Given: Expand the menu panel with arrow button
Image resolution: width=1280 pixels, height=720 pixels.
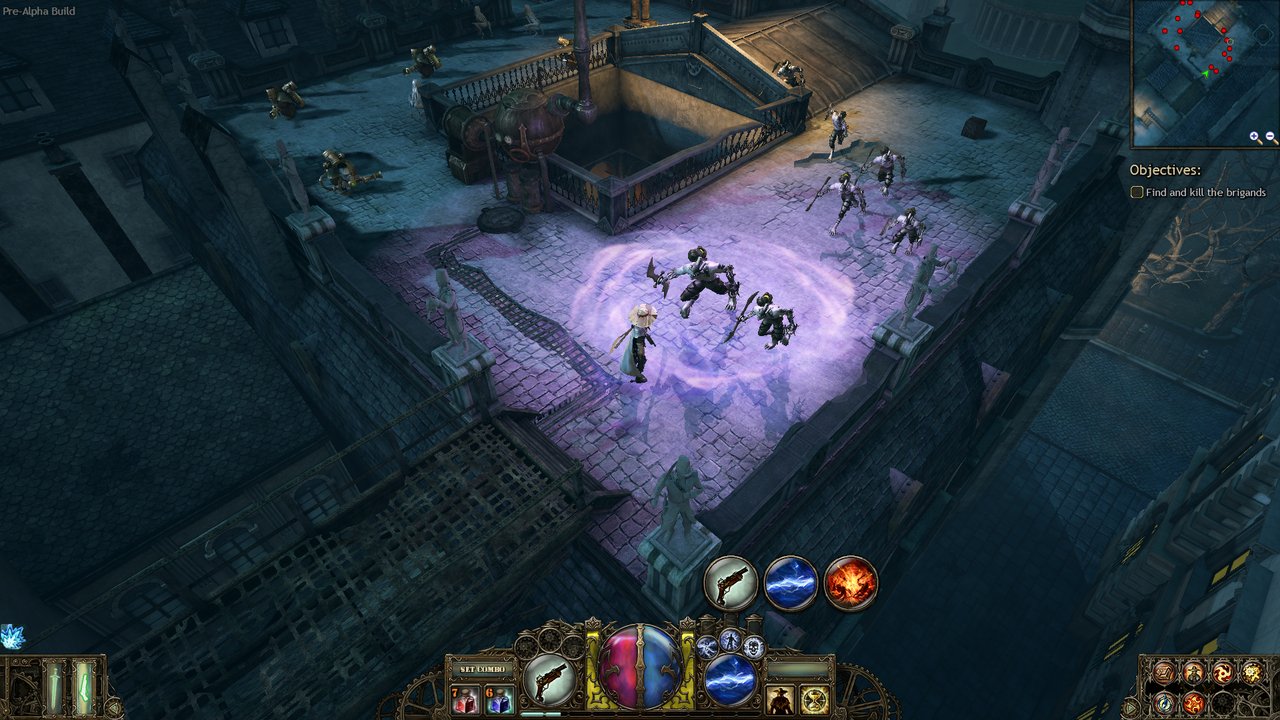Looking at the screenshot, I should [1133, 706].
